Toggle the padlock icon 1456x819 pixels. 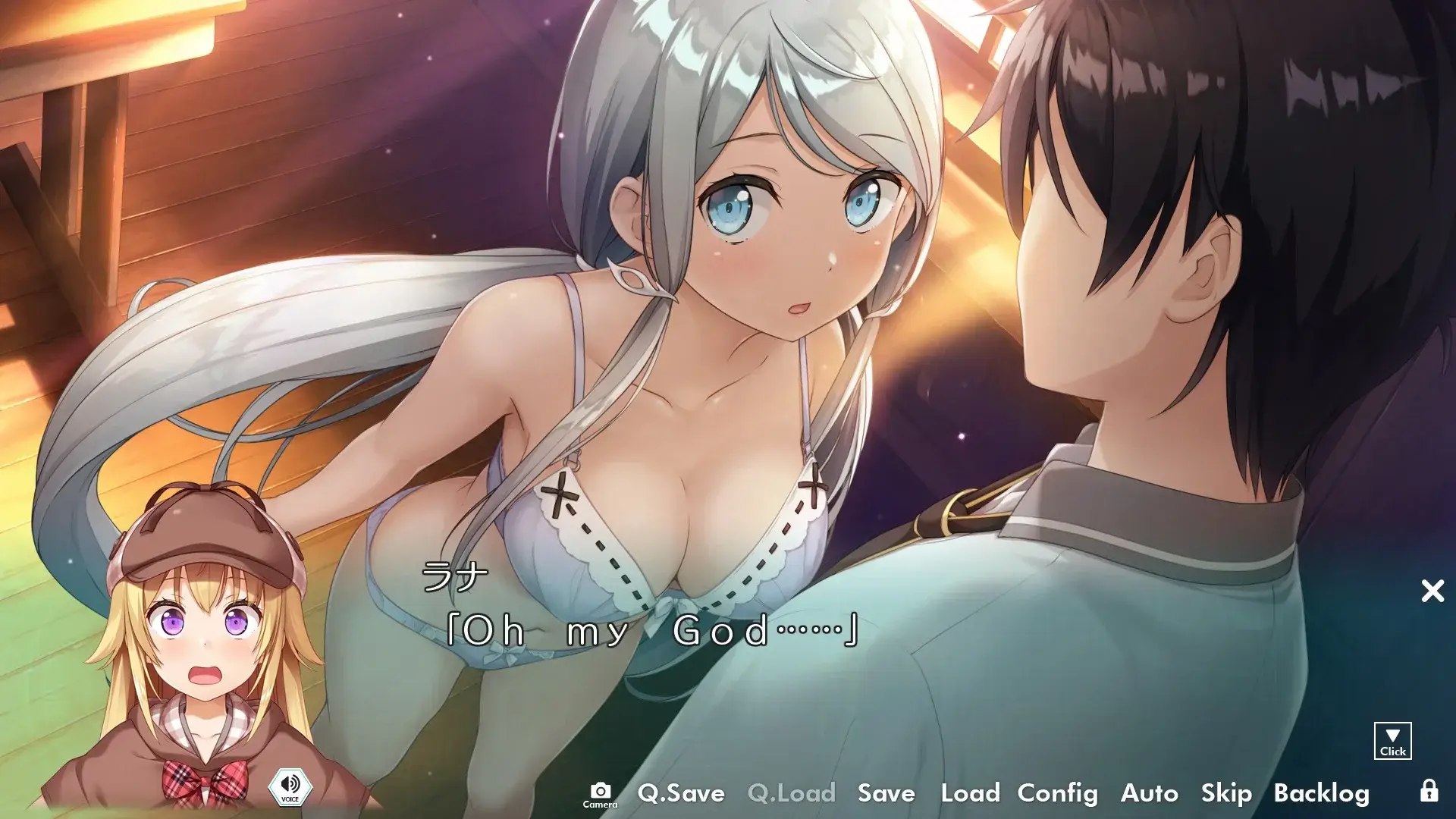pos(1429,791)
